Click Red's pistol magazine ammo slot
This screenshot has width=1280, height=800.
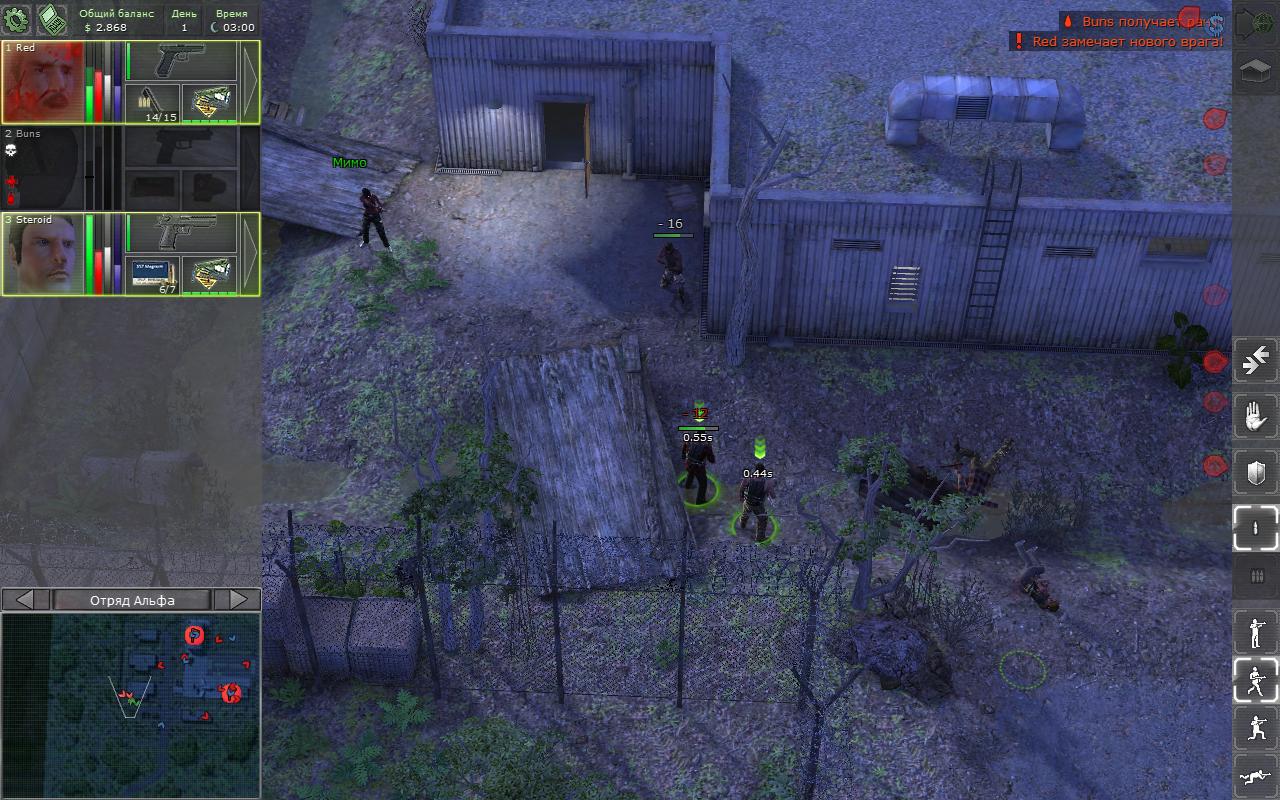153,104
